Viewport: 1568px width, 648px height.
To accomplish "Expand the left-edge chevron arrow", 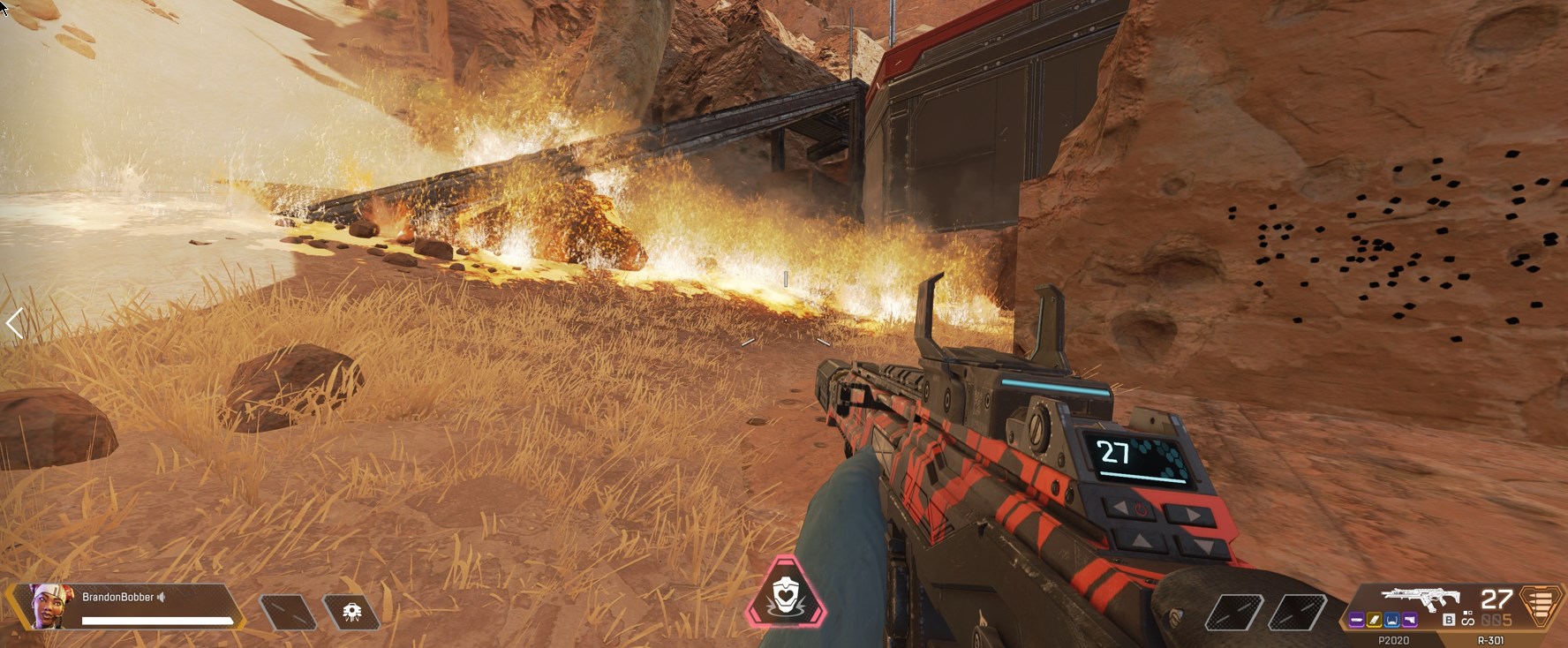I will point(13,325).
